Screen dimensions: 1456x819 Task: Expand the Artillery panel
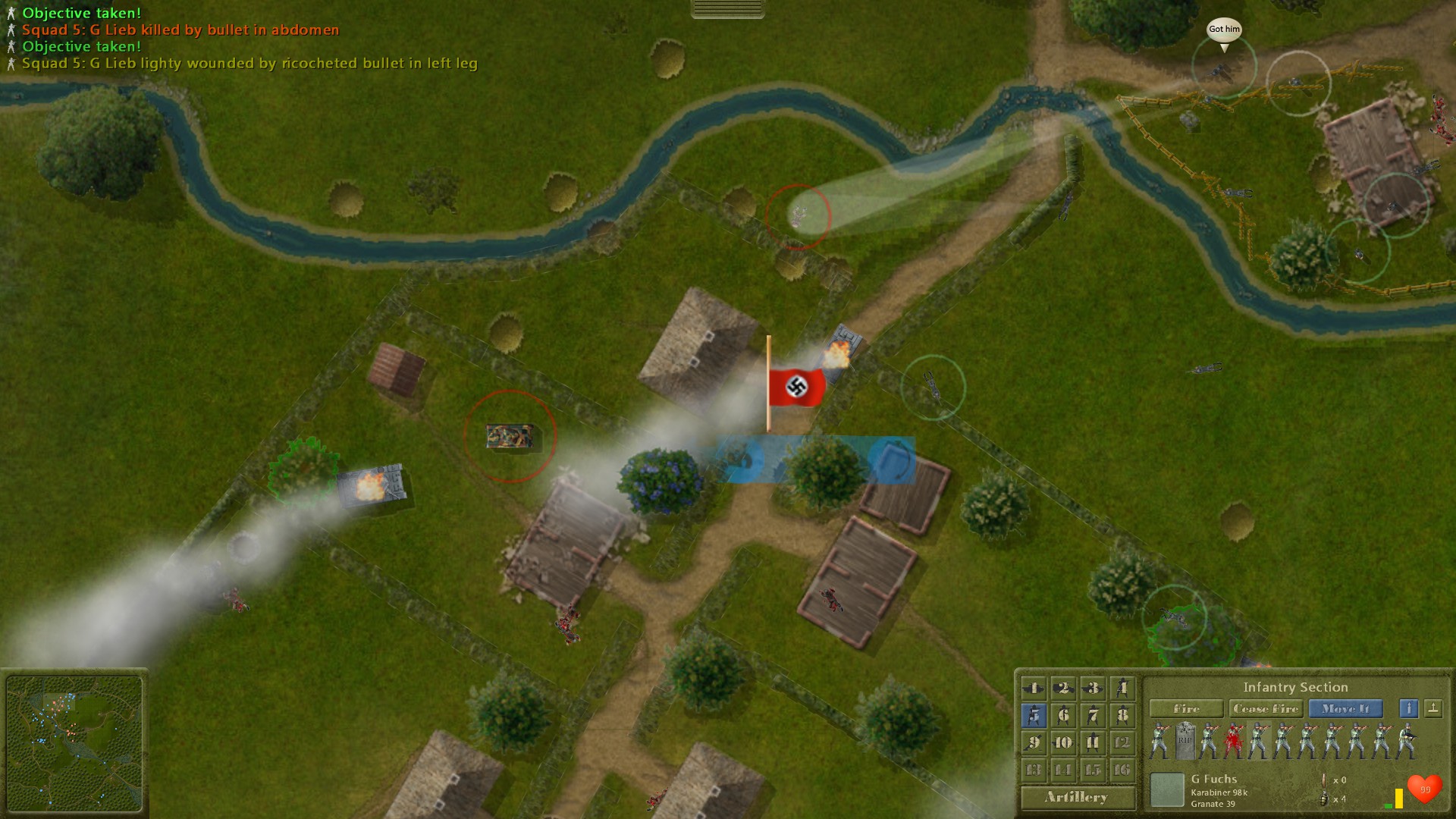coord(1077,798)
